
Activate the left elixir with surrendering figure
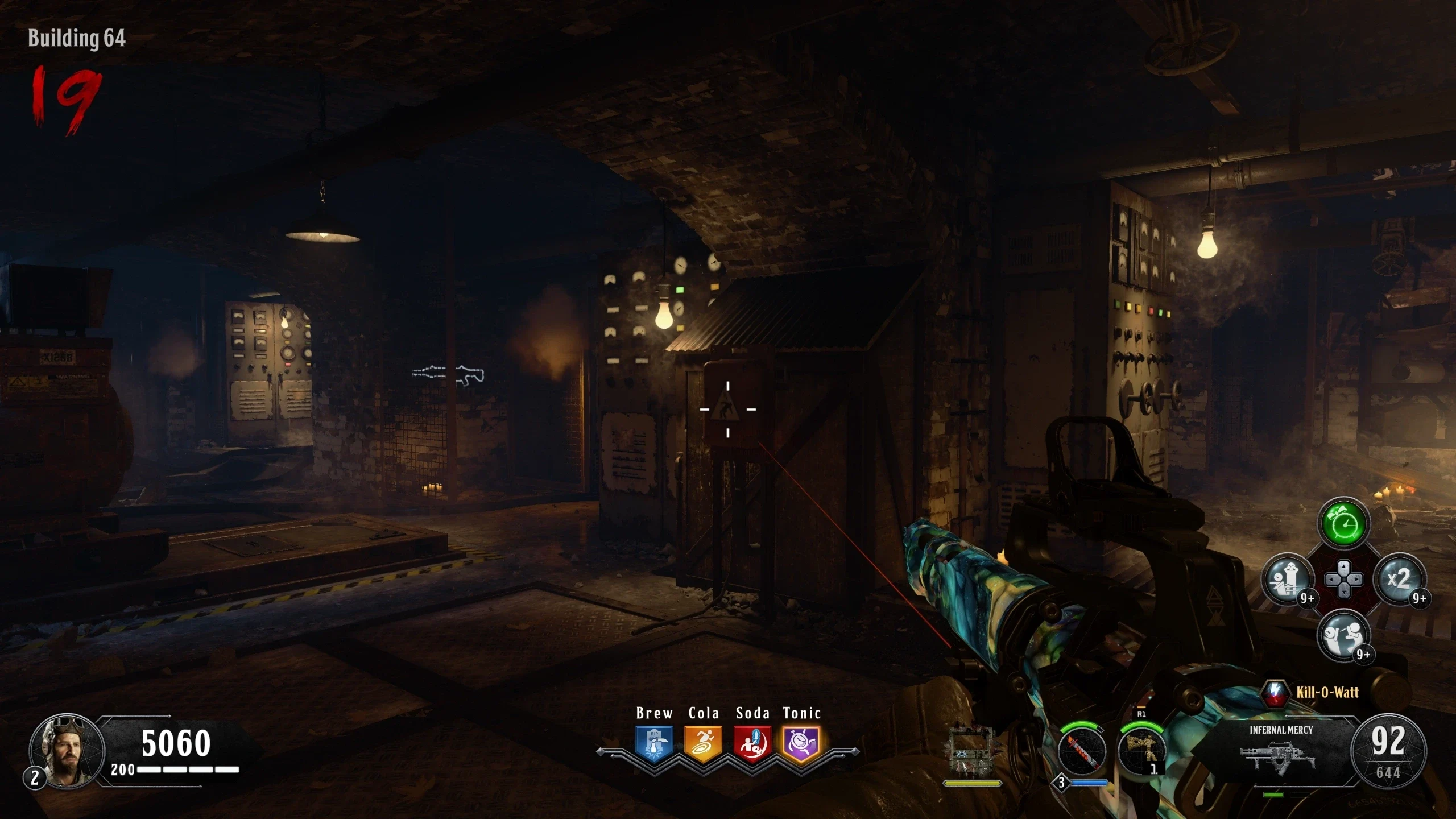(x=1288, y=580)
